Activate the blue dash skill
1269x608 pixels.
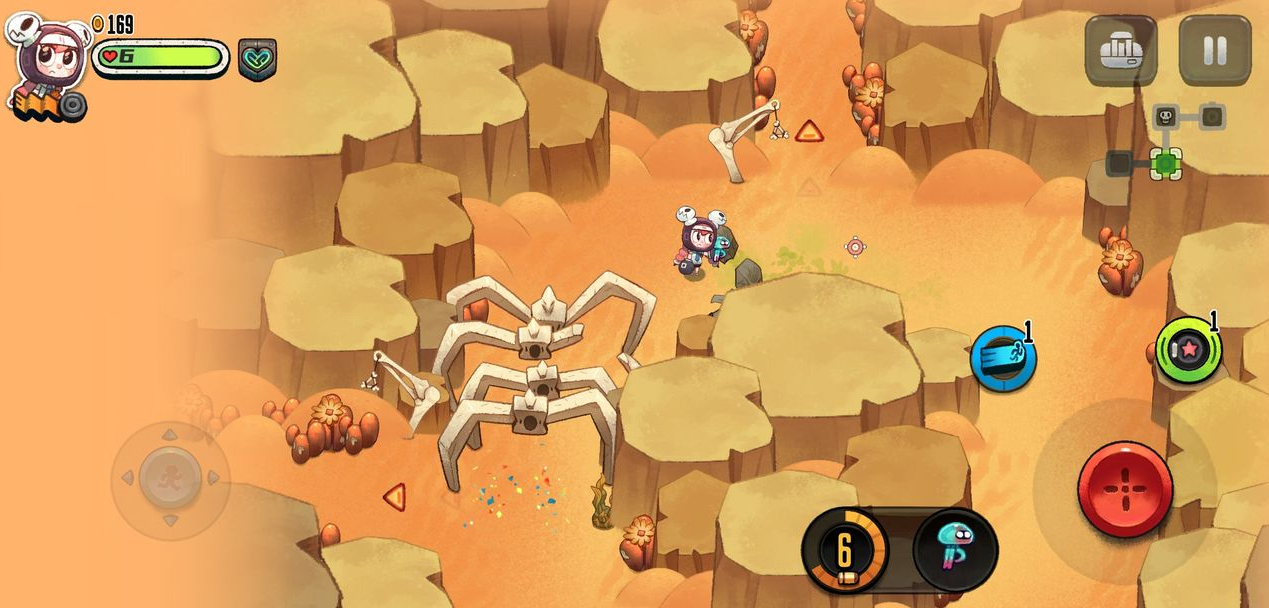[x=1002, y=359]
